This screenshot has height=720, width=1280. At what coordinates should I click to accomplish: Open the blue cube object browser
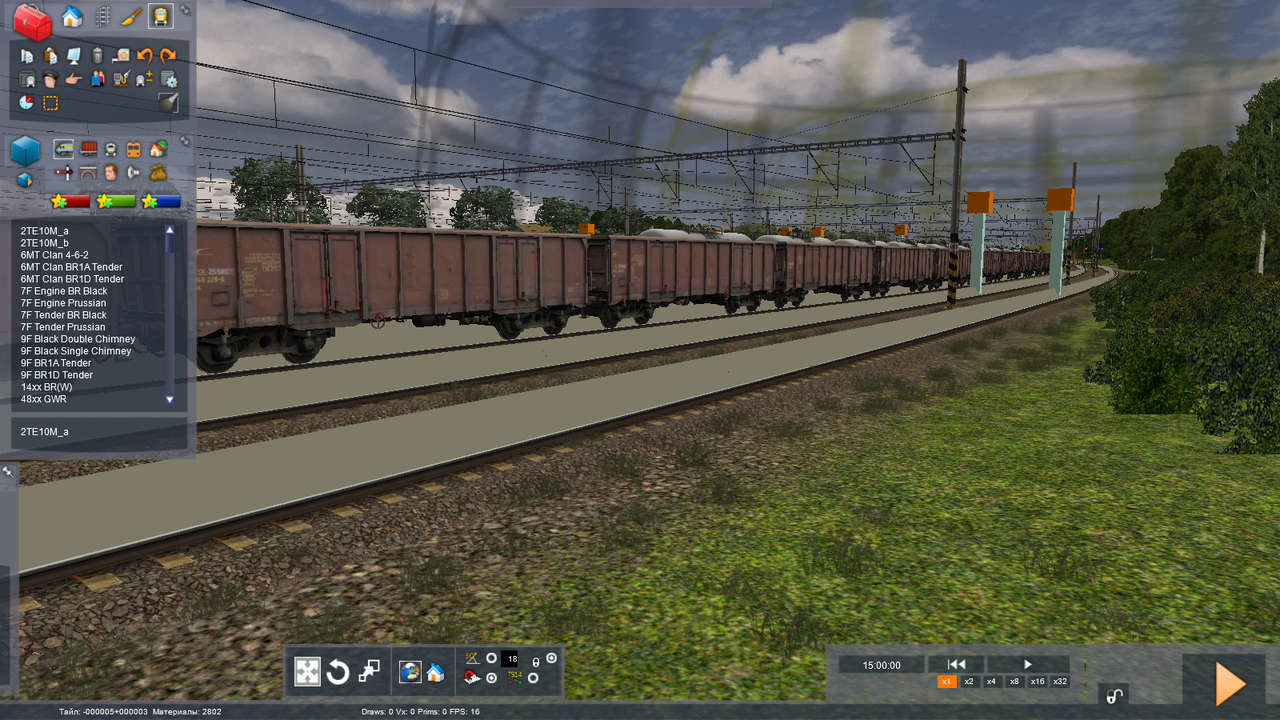pos(26,151)
